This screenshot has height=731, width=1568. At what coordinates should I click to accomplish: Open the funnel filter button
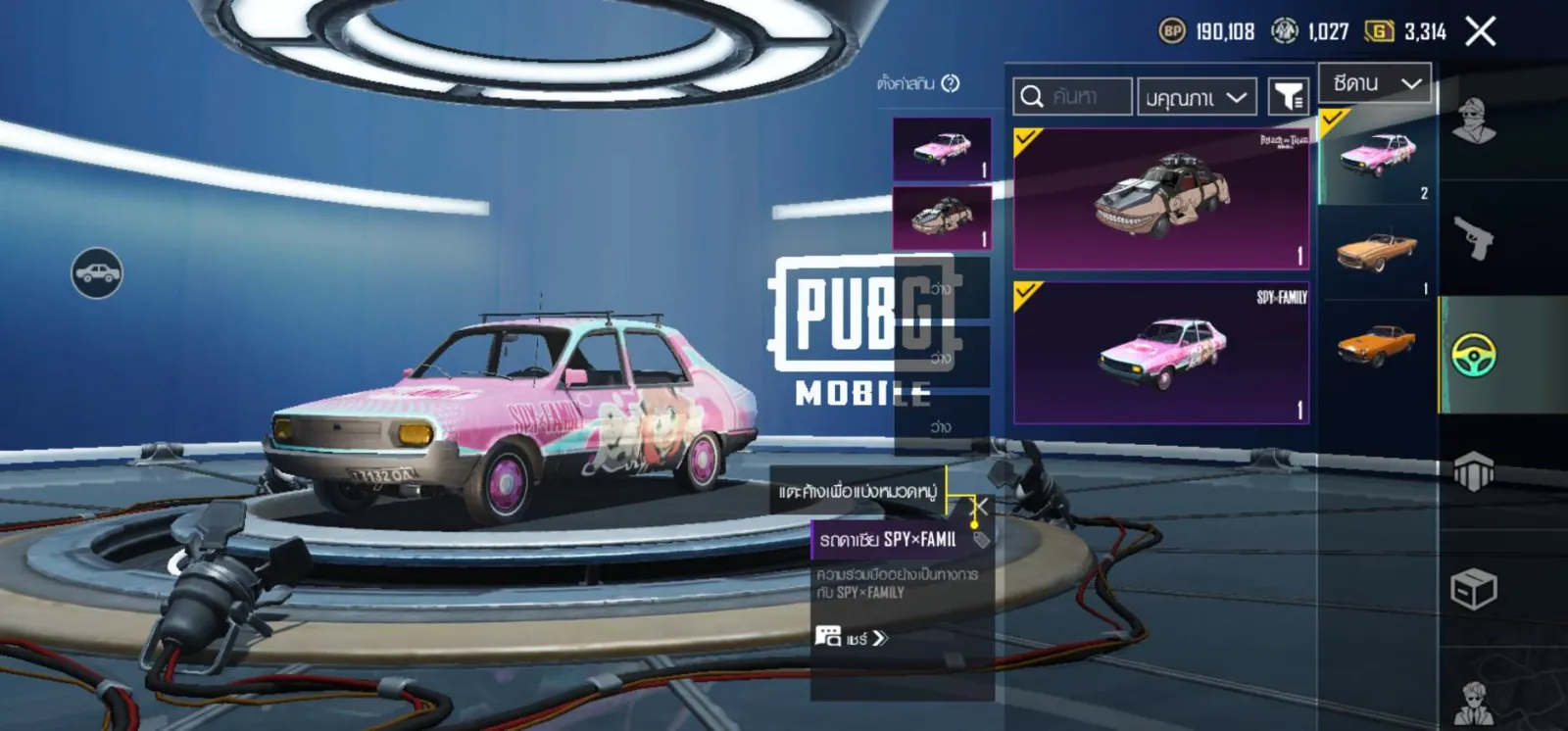1288,96
